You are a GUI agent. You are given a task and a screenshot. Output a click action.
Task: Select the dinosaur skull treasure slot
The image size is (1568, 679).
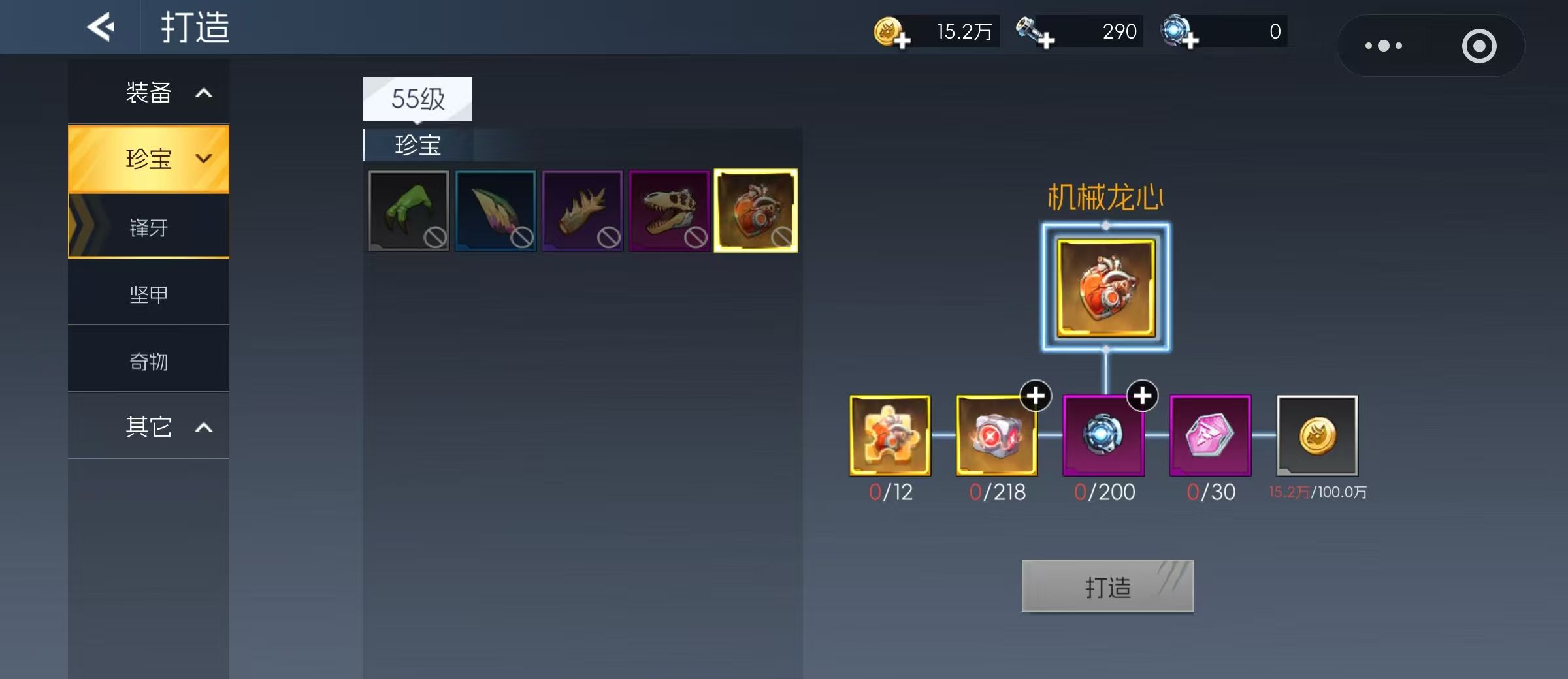[669, 210]
